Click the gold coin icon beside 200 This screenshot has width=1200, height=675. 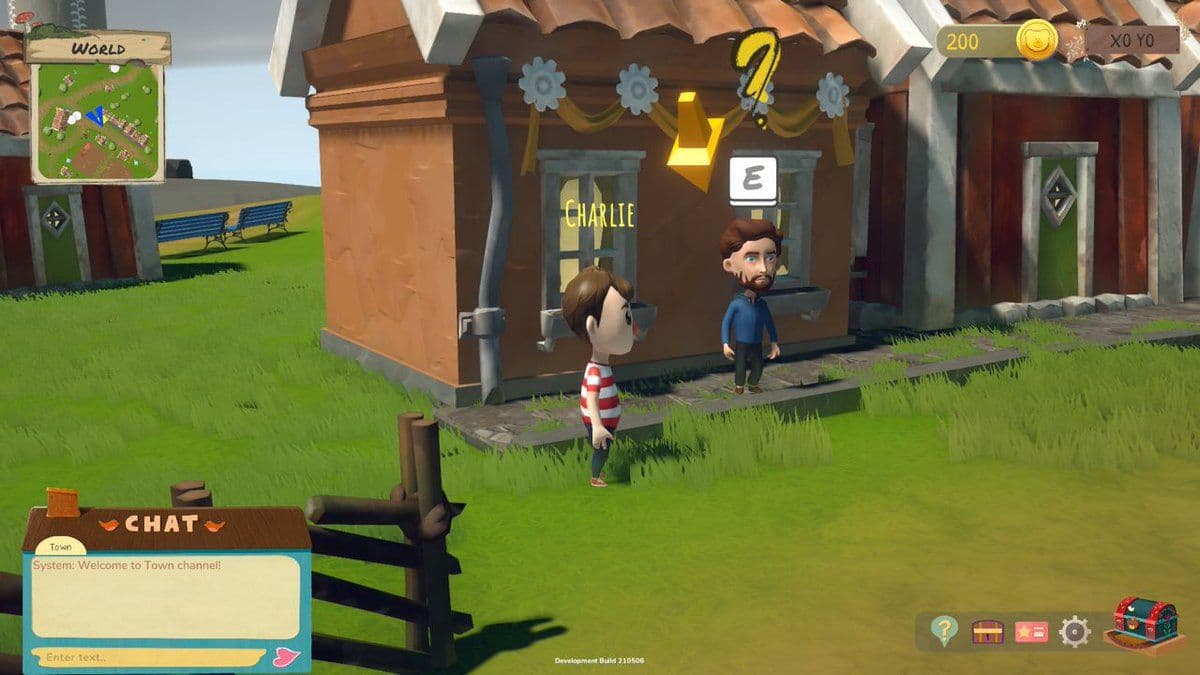click(x=1037, y=41)
